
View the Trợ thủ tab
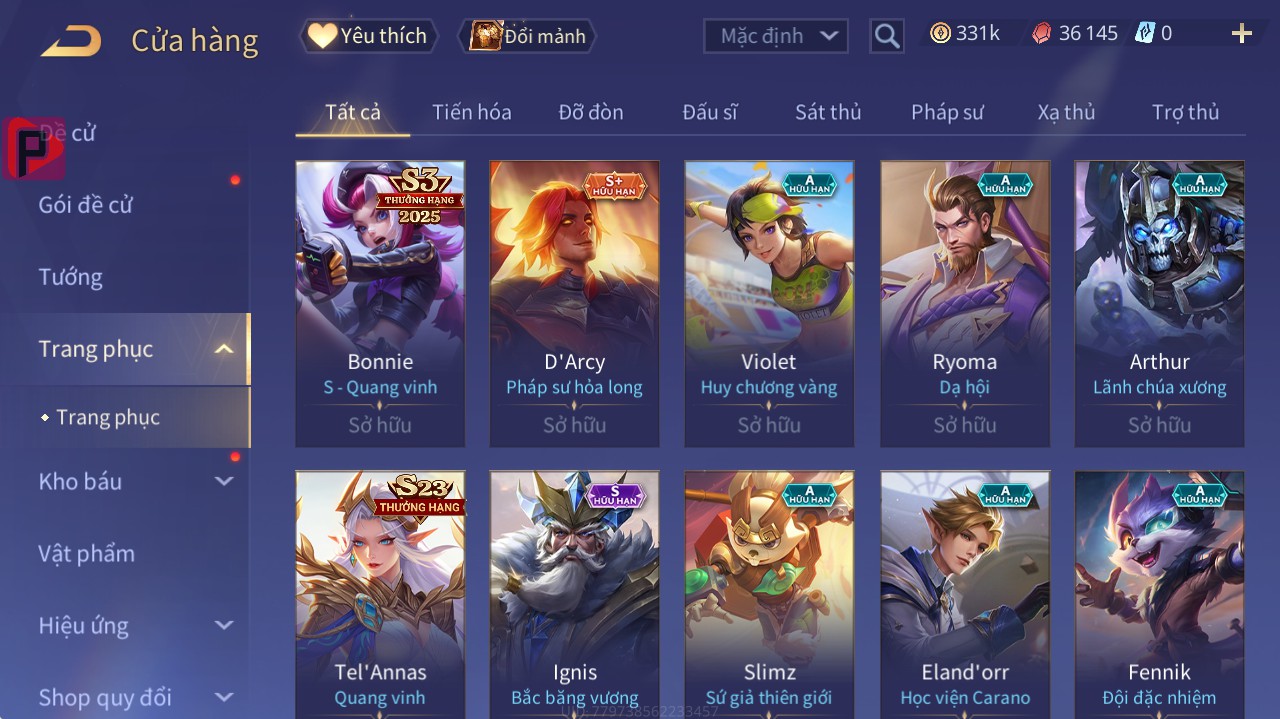pyautogui.click(x=1185, y=112)
